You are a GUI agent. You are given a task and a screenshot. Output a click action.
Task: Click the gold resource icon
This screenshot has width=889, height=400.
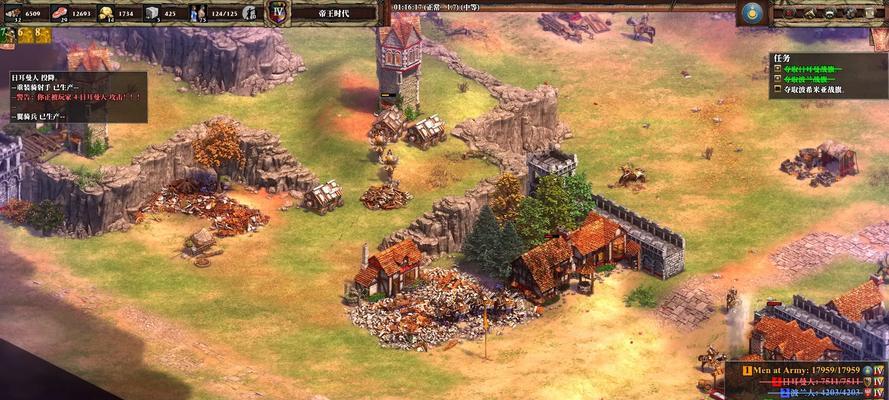105,12
